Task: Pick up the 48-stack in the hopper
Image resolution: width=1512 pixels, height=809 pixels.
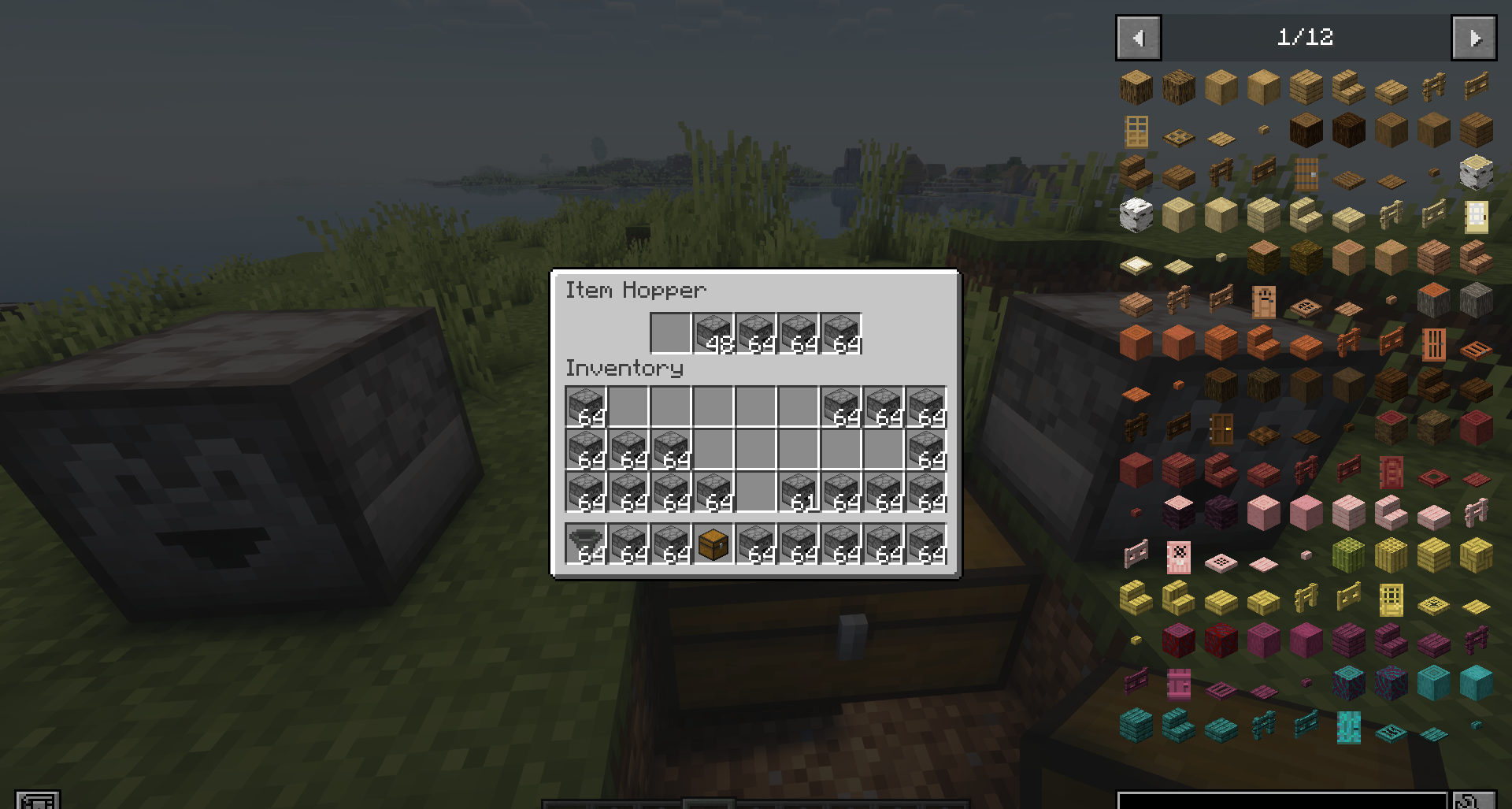Action: (x=713, y=333)
